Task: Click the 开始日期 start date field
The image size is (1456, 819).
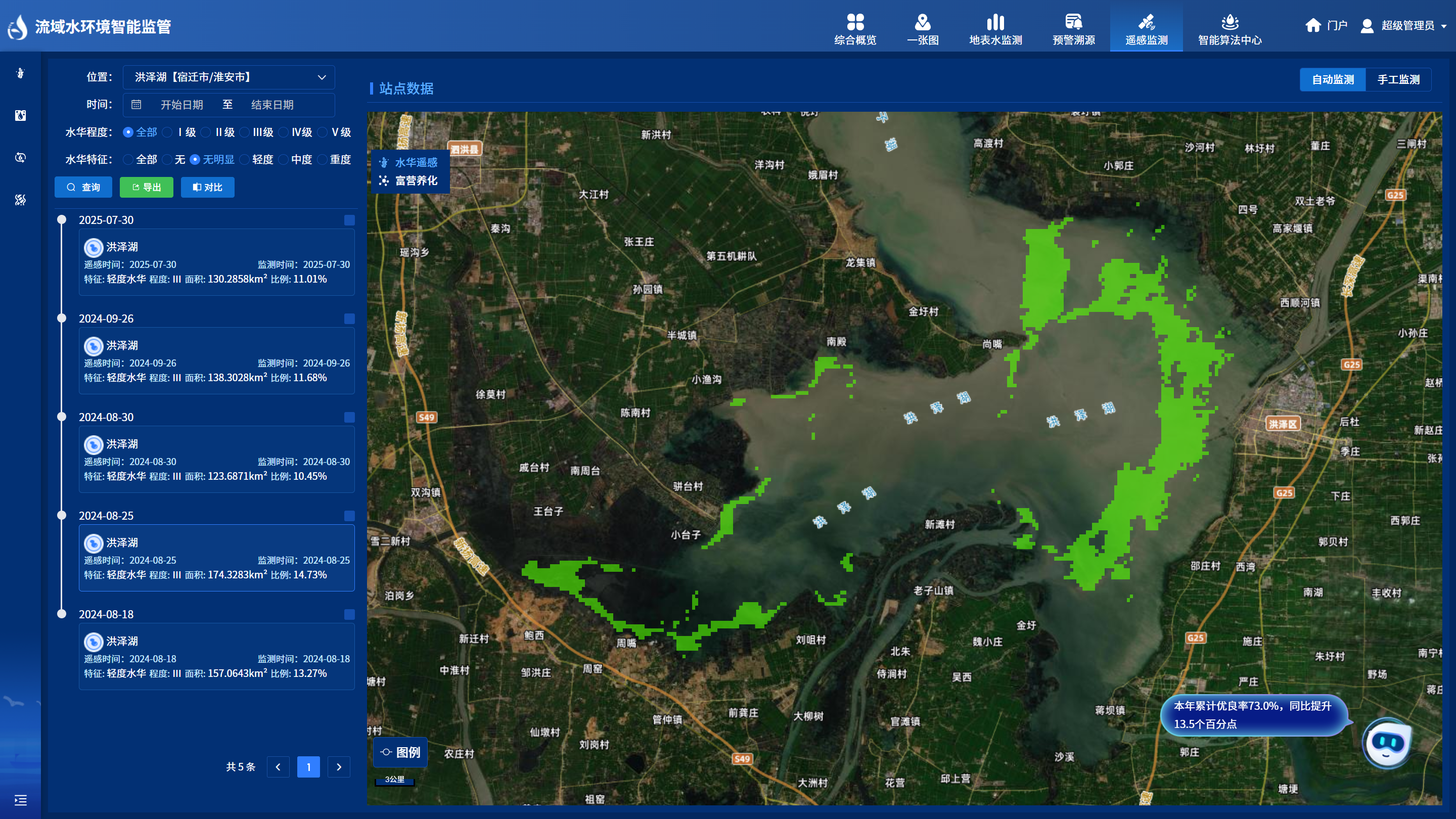Action: [x=181, y=105]
